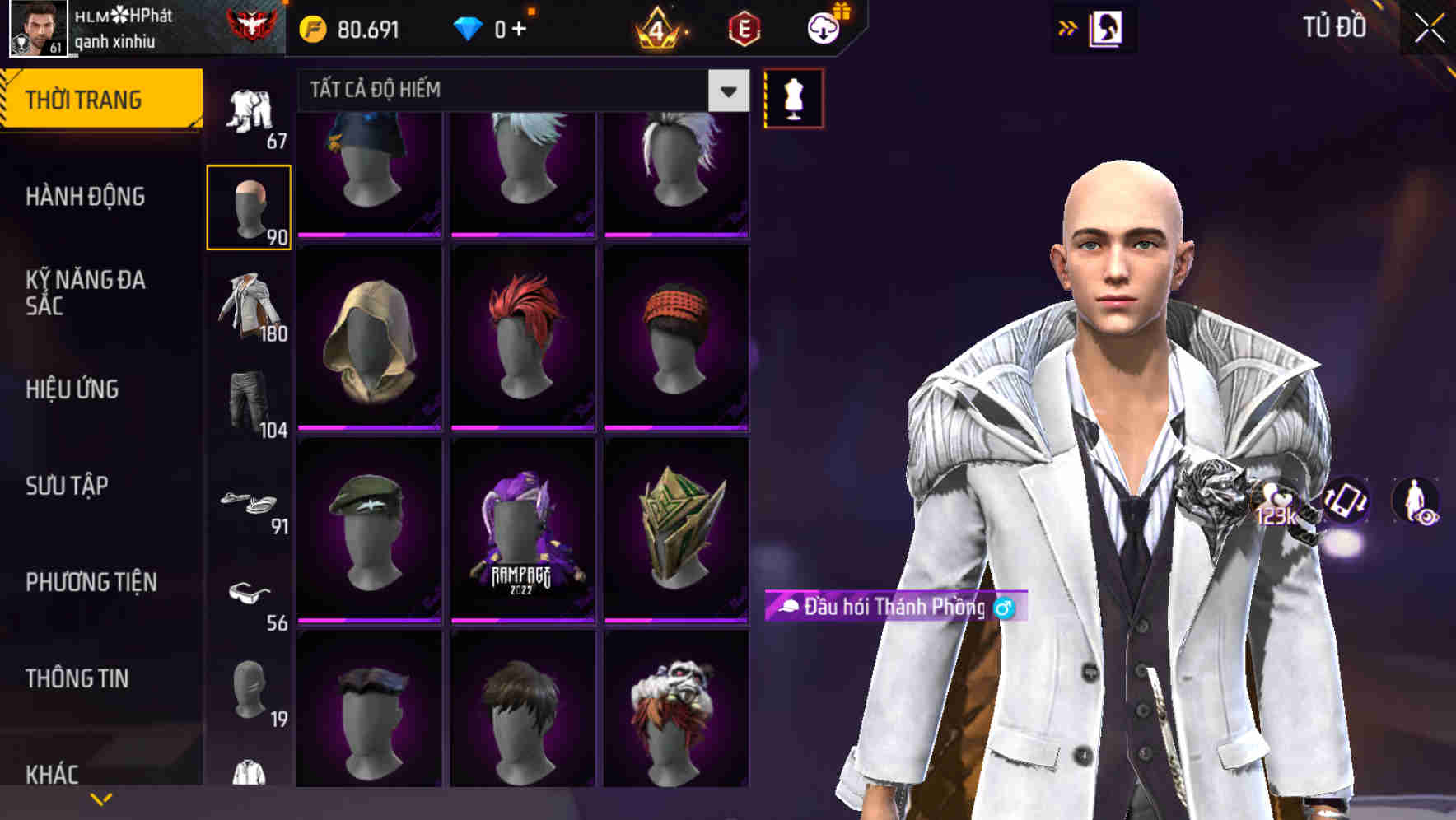Viewport: 1456px width, 820px height.
Task: Collapse the panel using the double-arrow toggle
Action: pyautogui.click(x=1066, y=27)
